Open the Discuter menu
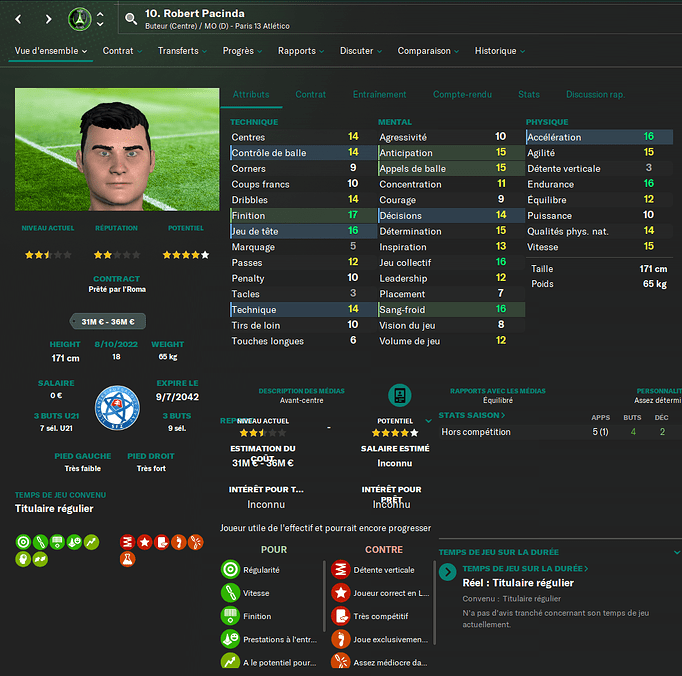This screenshot has width=682, height=676. tap(361, 51)
